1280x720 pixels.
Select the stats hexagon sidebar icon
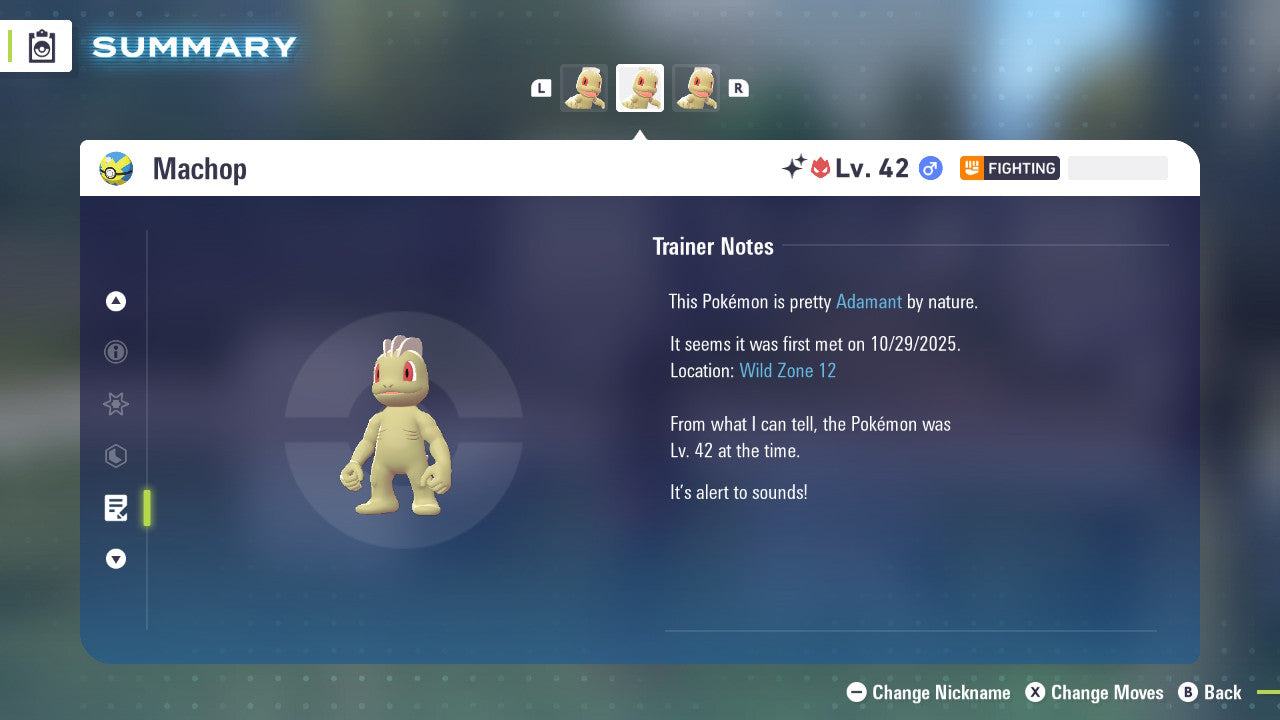tap(116, 456)
